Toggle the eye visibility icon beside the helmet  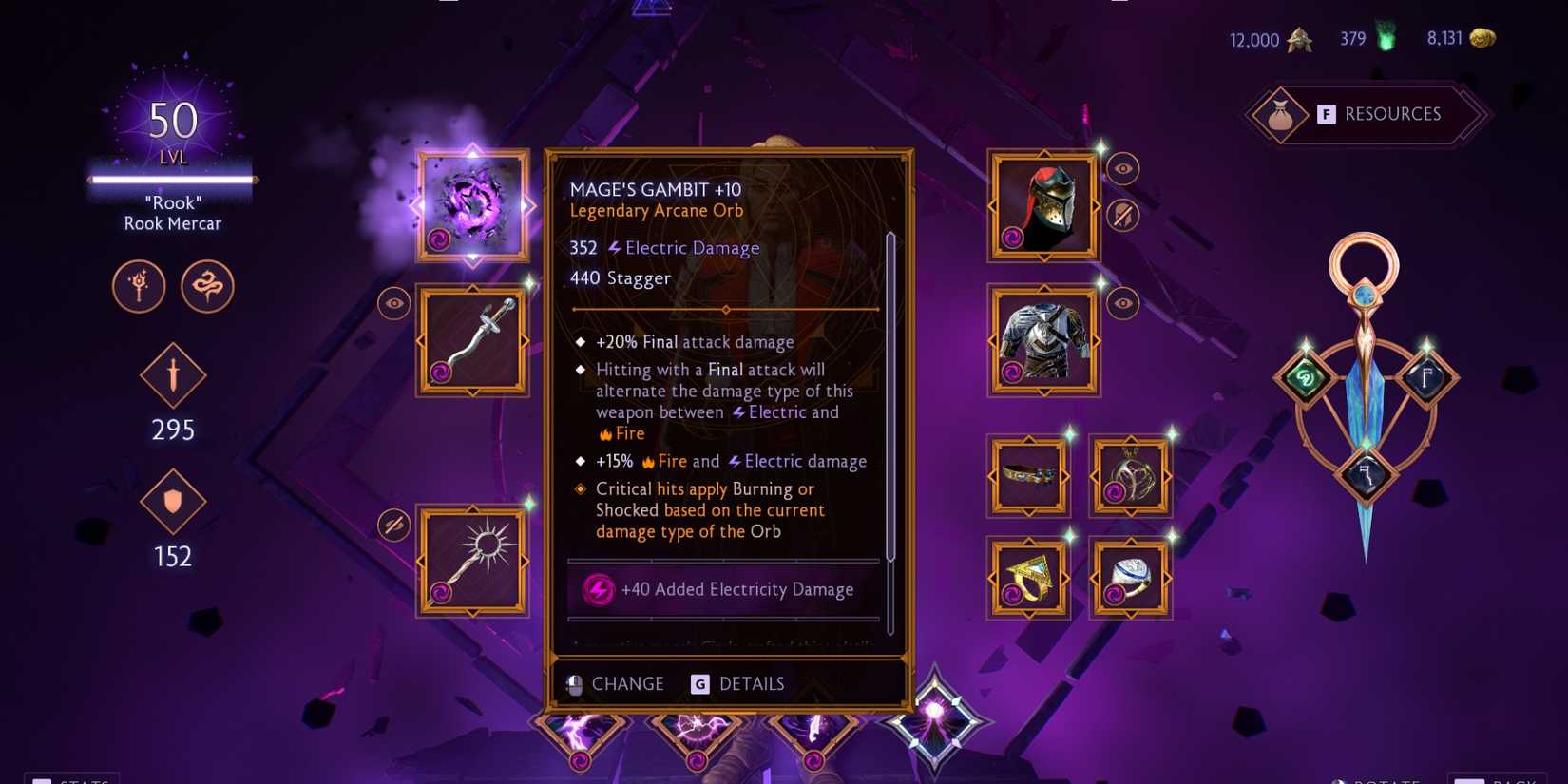click(1122, 169)
